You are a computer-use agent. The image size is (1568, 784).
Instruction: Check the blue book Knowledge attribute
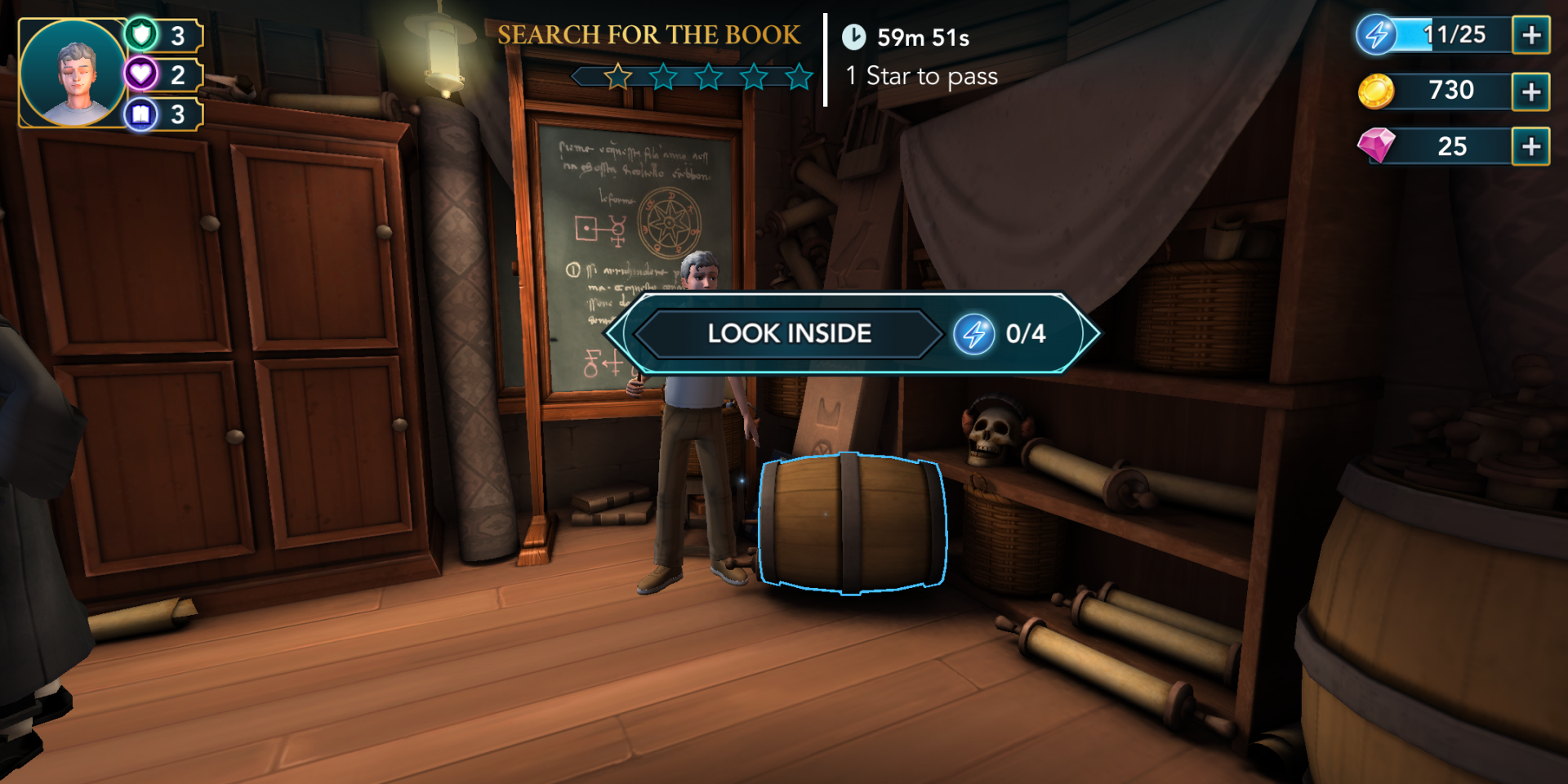pyautogui.click(x=162, y=114)
